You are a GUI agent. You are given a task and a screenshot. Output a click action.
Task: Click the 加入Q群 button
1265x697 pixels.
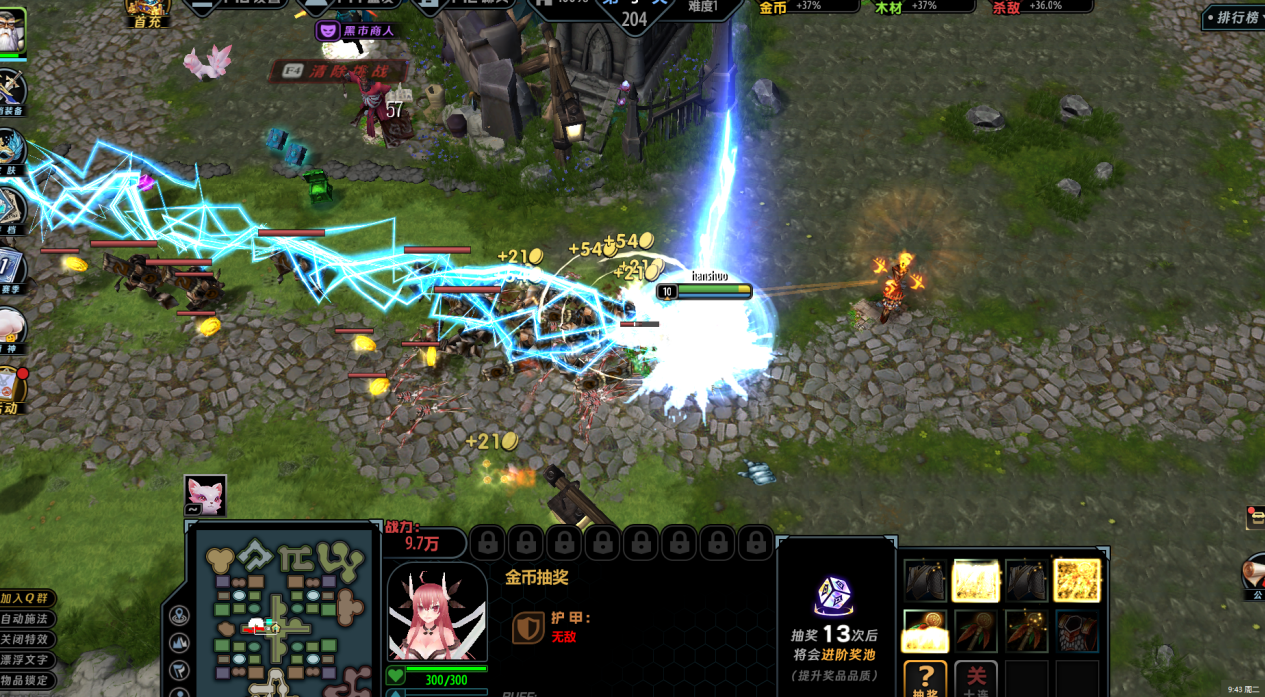coord(26,598)
